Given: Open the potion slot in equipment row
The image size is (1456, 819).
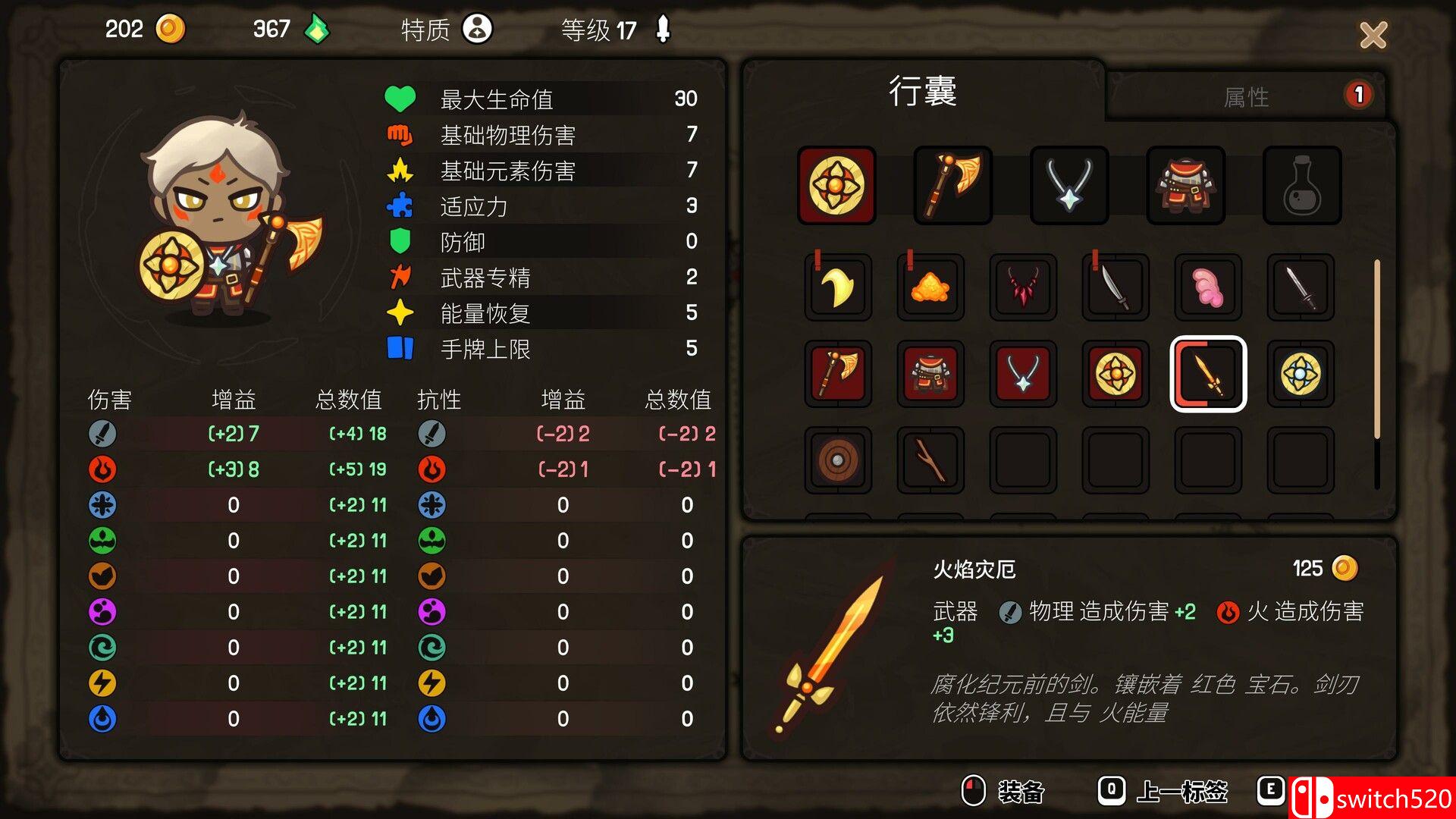Looking at the screenshot, I should point(1301,184).
